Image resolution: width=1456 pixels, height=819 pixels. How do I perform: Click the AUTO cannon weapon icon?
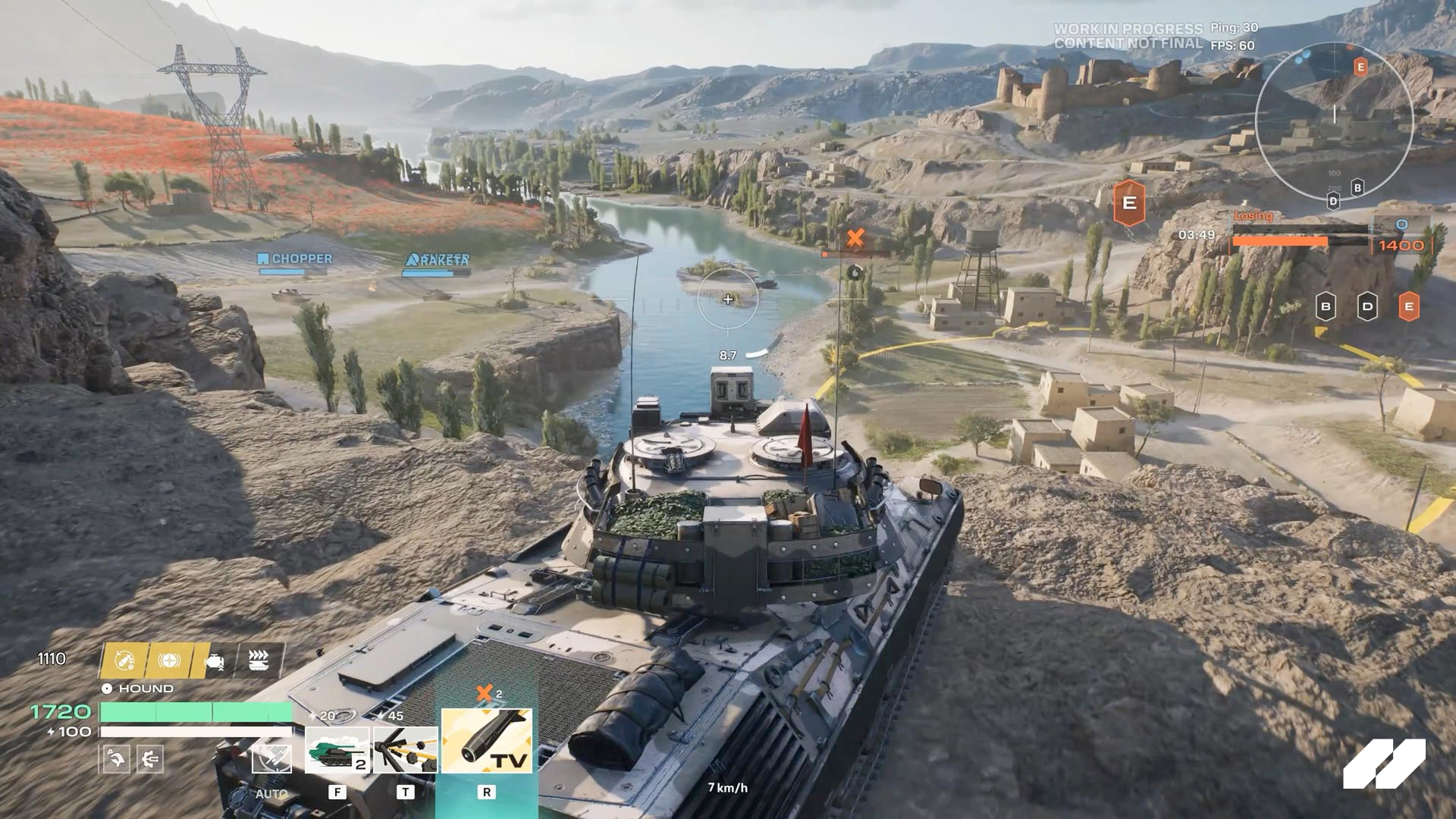coord(272,758)
